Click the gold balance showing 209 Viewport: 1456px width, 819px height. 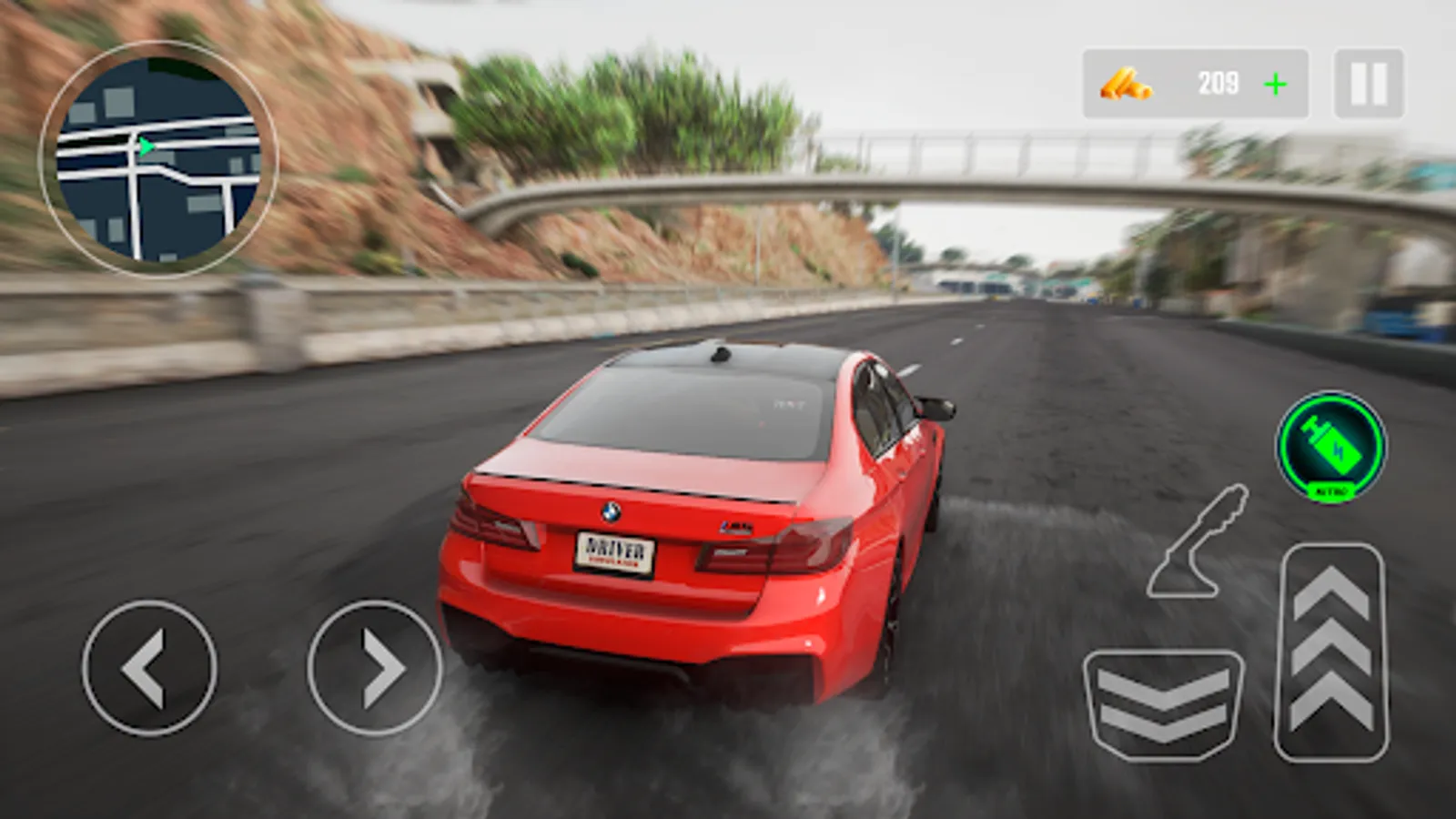click(1218, 84)
